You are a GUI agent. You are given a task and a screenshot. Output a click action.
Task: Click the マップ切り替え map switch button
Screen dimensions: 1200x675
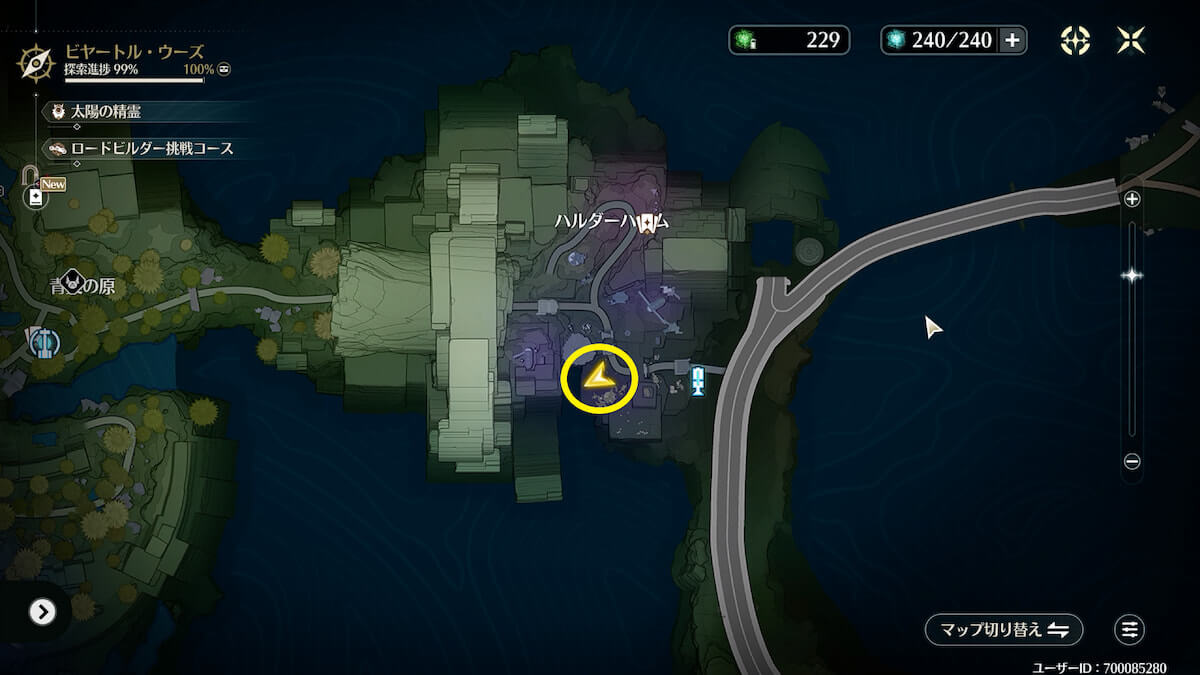click(1004, 630)
